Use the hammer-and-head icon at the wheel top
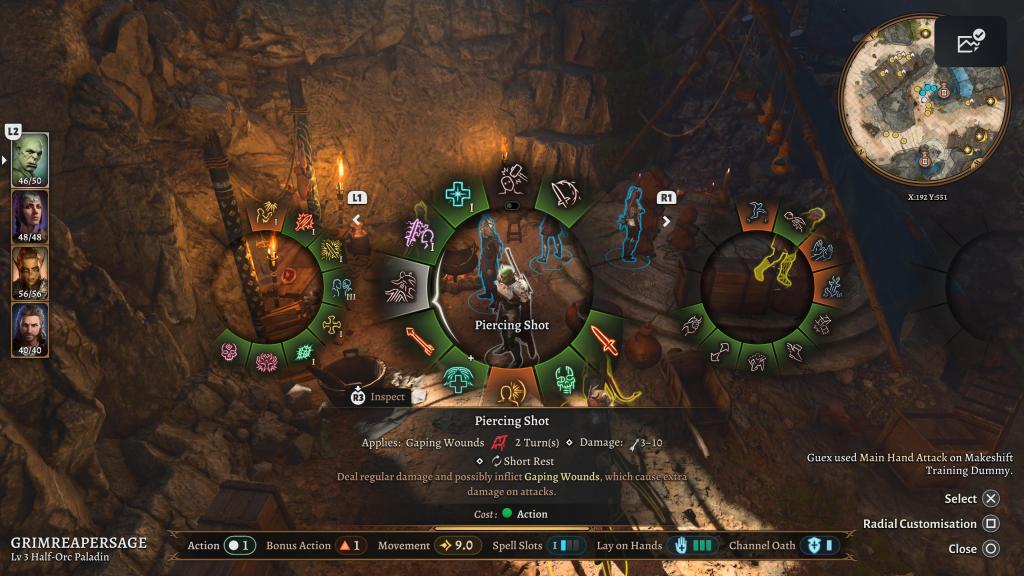This screenshot has width=1024, height=576. point(511,179)
